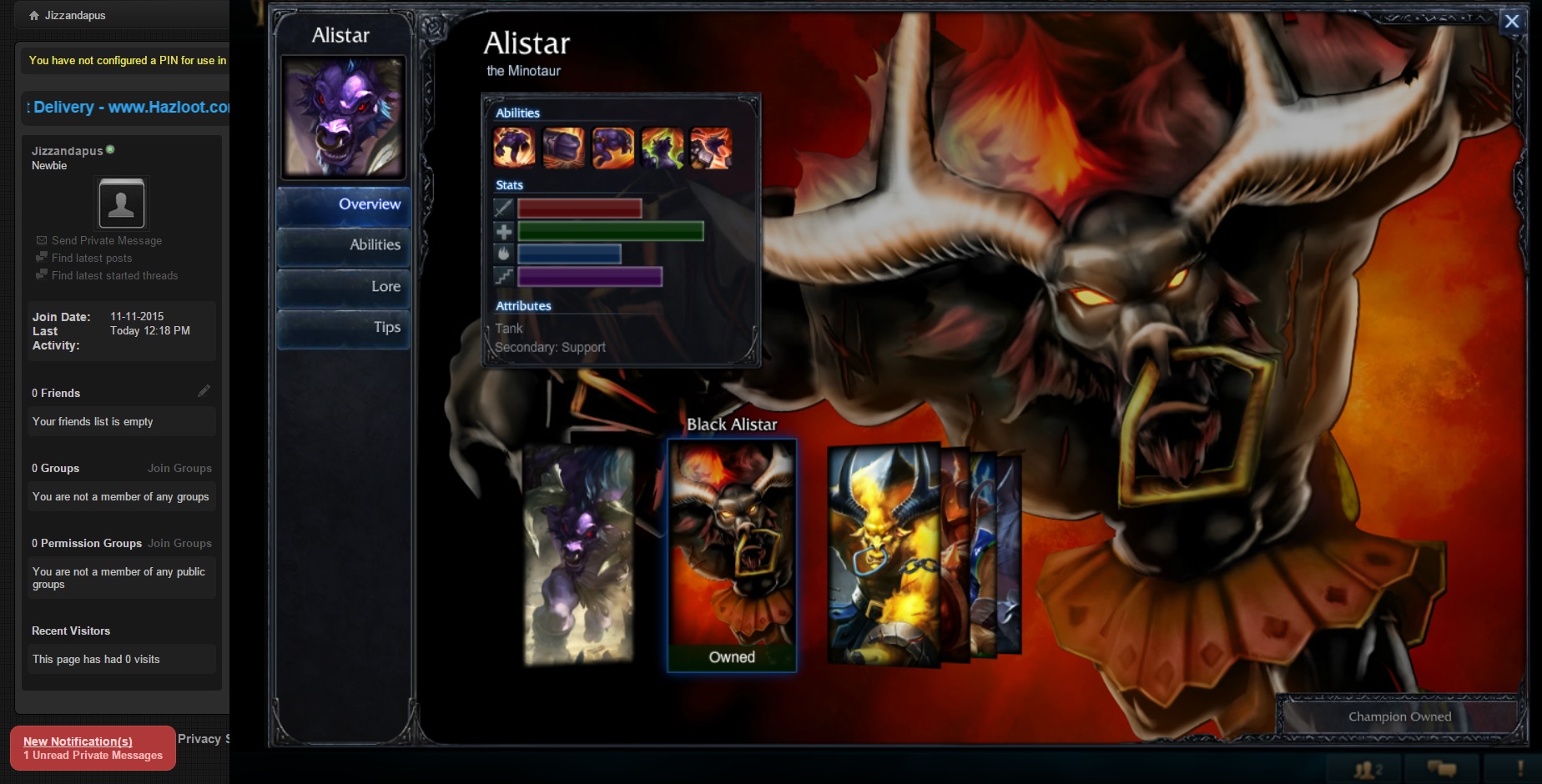
Task: Open the Abilities tab
Action: point(344,246)
